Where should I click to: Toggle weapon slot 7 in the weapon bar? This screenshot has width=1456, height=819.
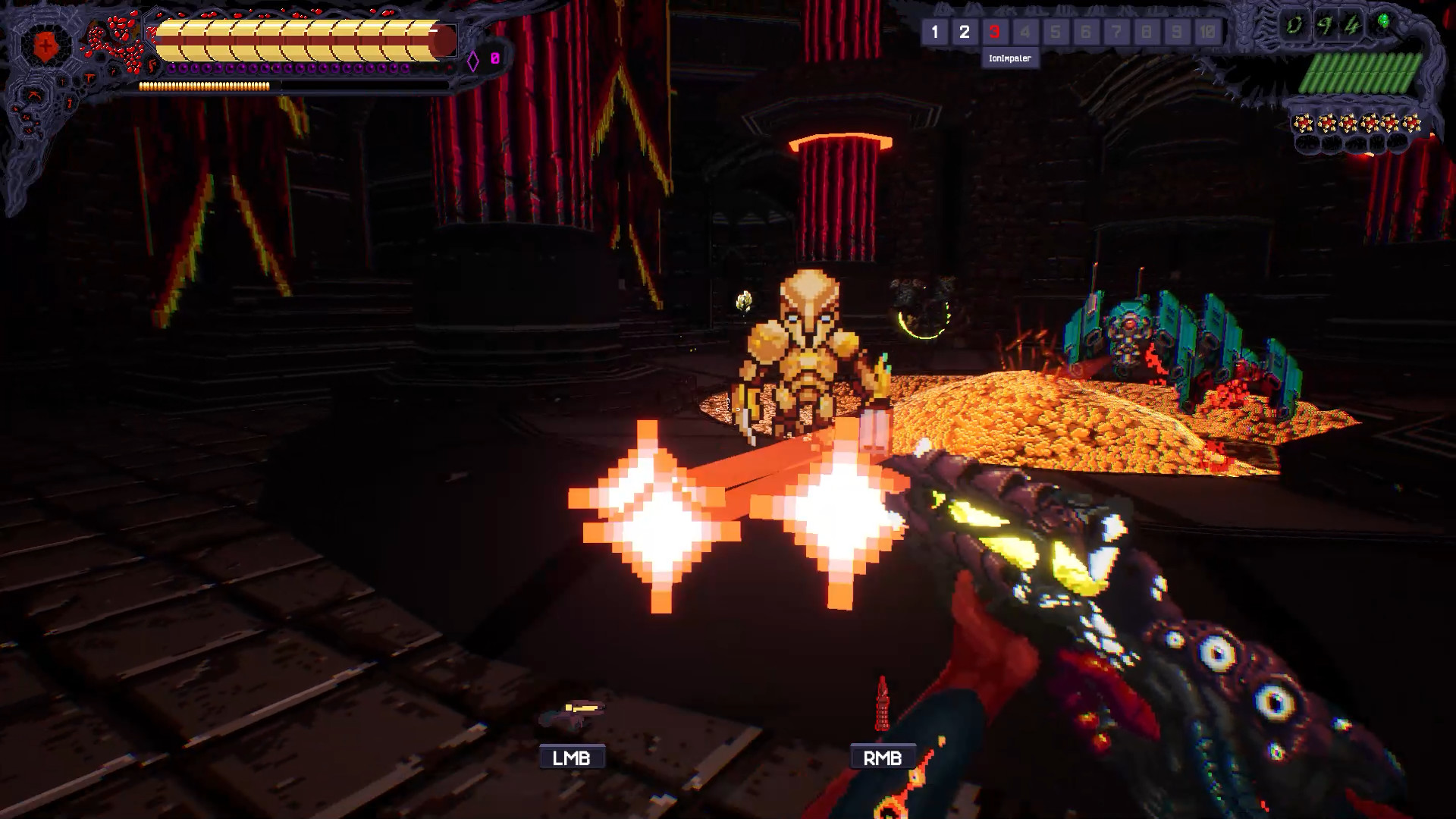coord(1115,32)
